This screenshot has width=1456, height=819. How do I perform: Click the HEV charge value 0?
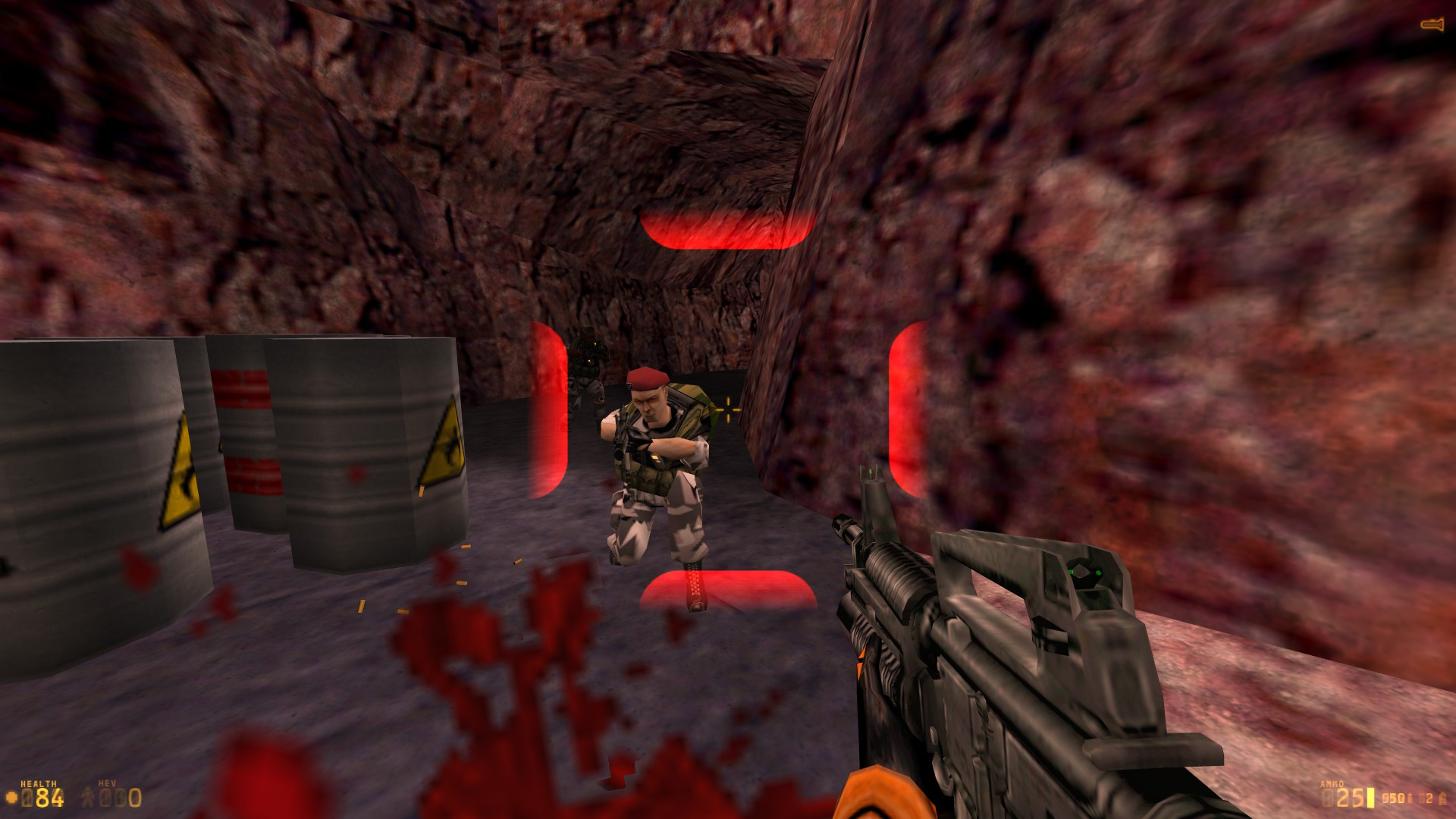pyautogui.click(x=133, y=796)
